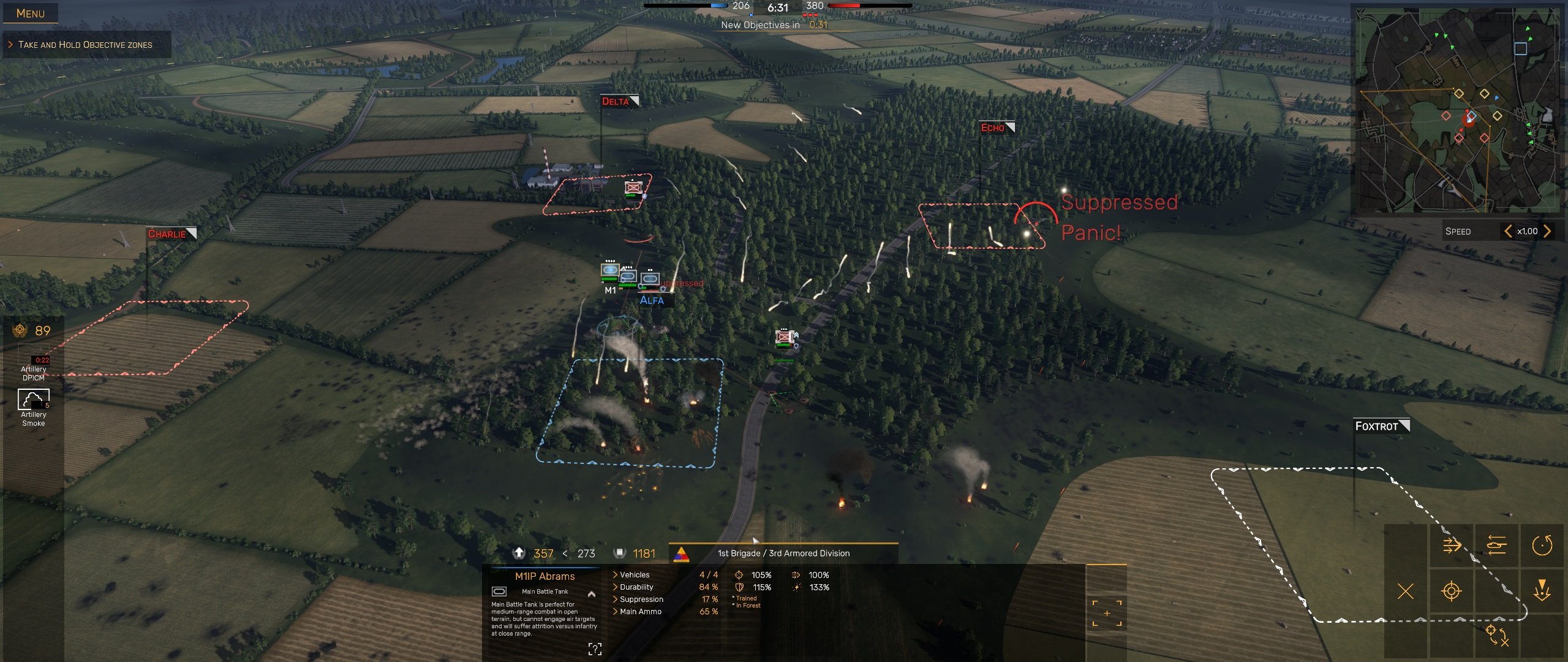The image size is (1568, 662).
Task: Click the cancel-target crosshair icon with X
Action: (x=1498, y=636)
